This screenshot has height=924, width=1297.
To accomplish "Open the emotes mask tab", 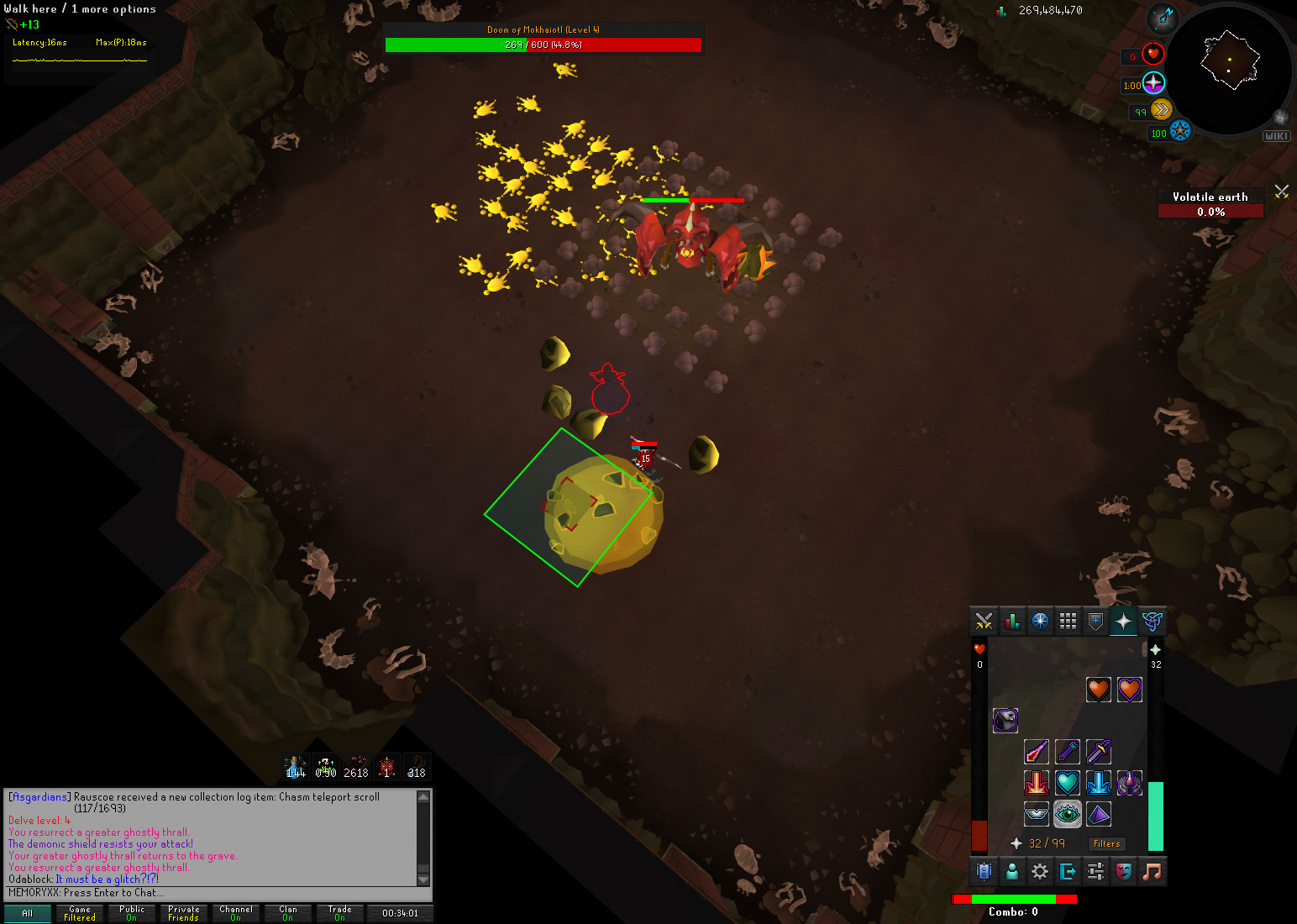I will [1123, 872].
